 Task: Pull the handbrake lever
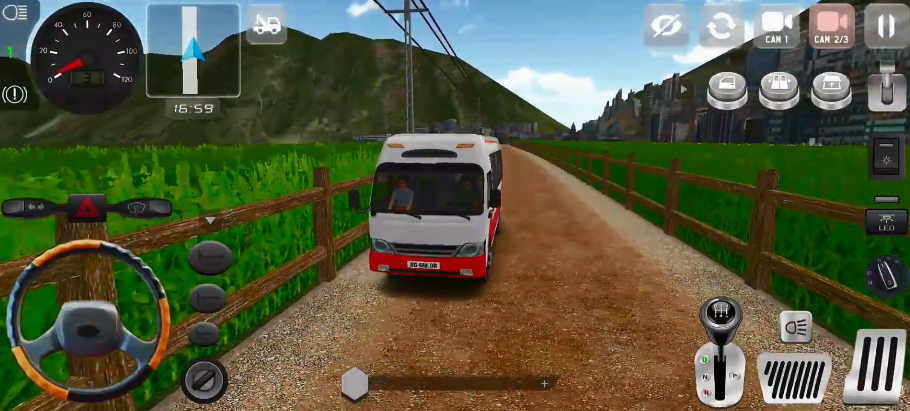(886, 87)
